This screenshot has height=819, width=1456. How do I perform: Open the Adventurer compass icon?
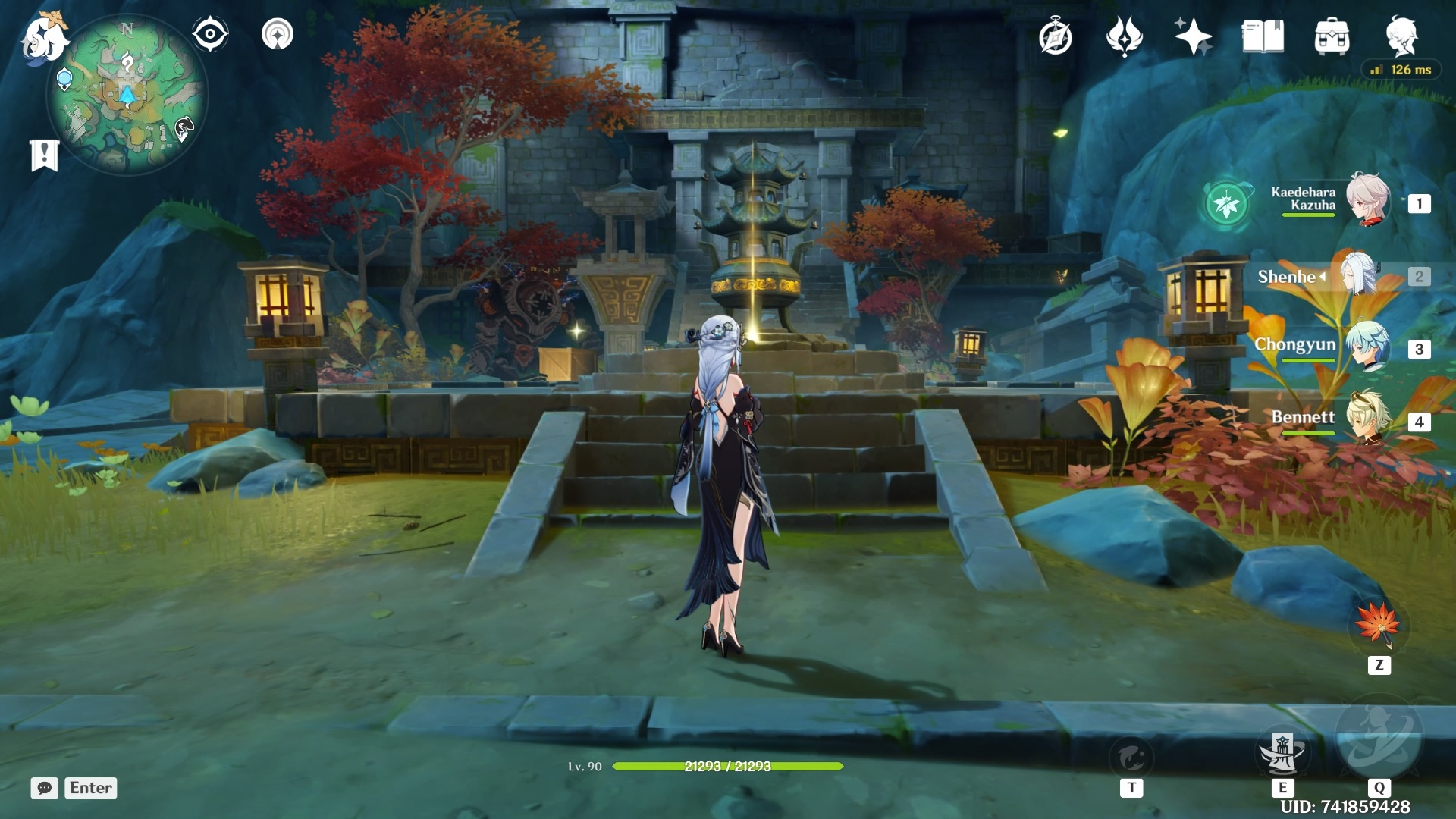[1055, 37]
